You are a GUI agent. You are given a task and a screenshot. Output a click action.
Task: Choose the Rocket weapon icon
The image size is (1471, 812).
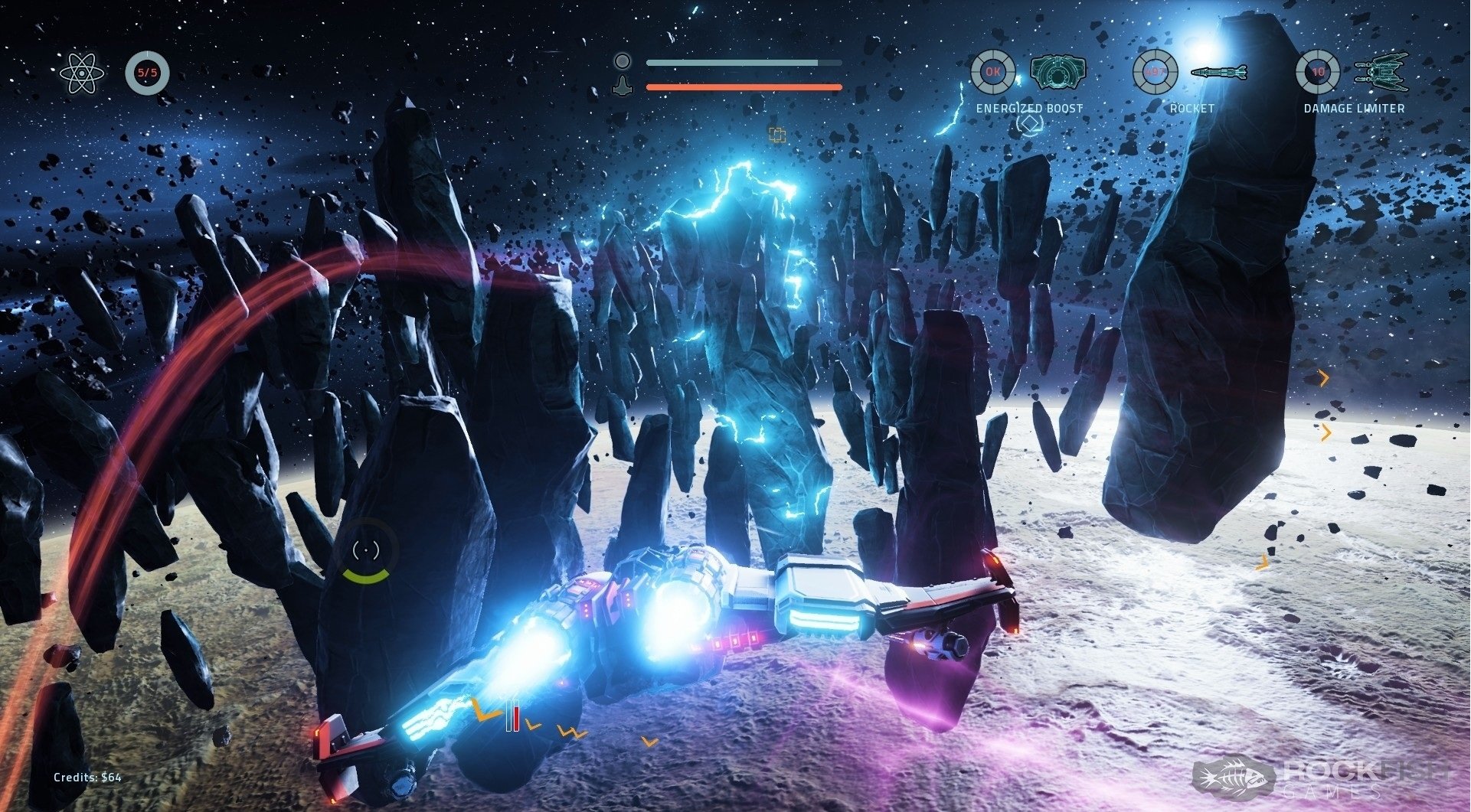click(1218, 73)
